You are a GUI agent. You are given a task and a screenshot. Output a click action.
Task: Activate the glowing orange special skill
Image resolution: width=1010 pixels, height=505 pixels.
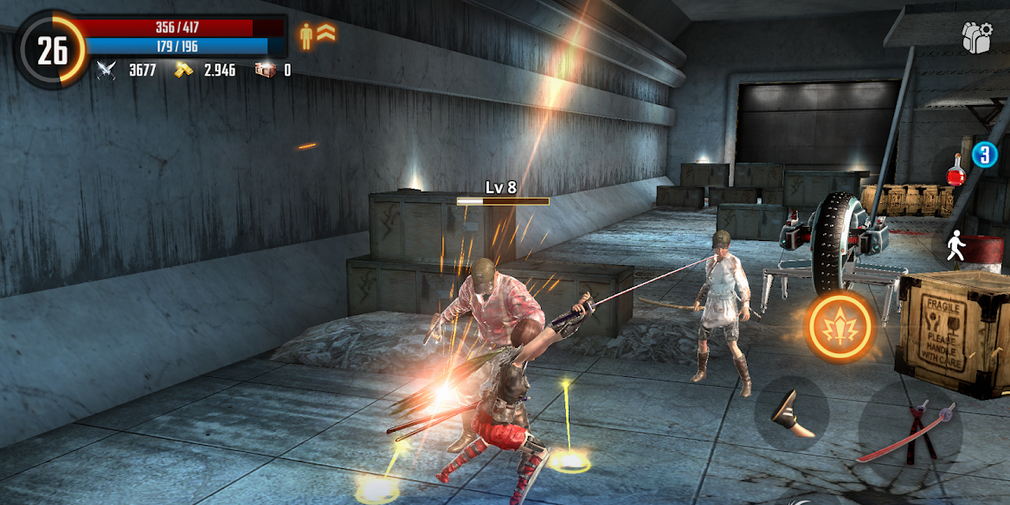coord(840,326)
